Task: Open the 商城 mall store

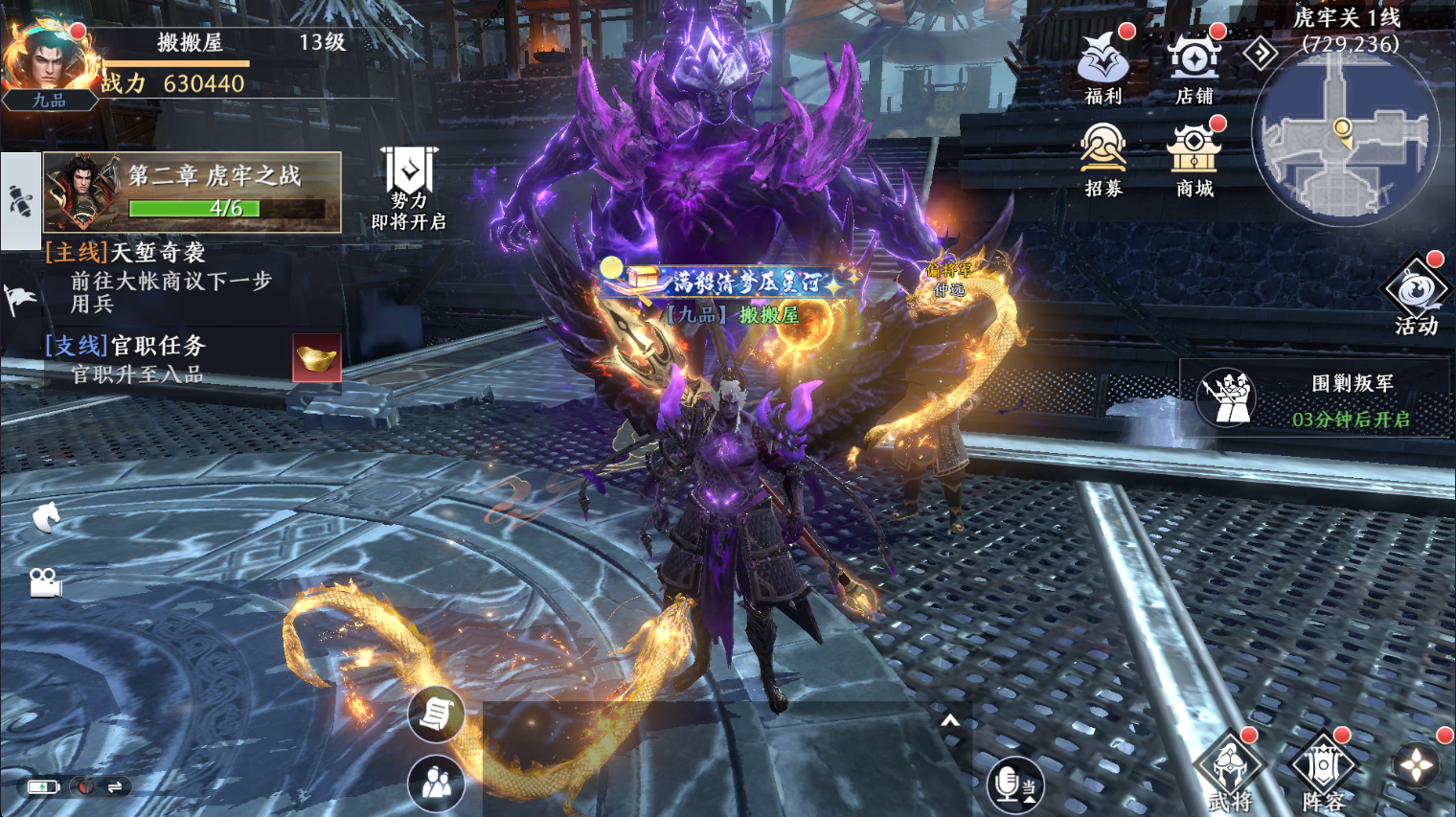Action: [1194, 158]
